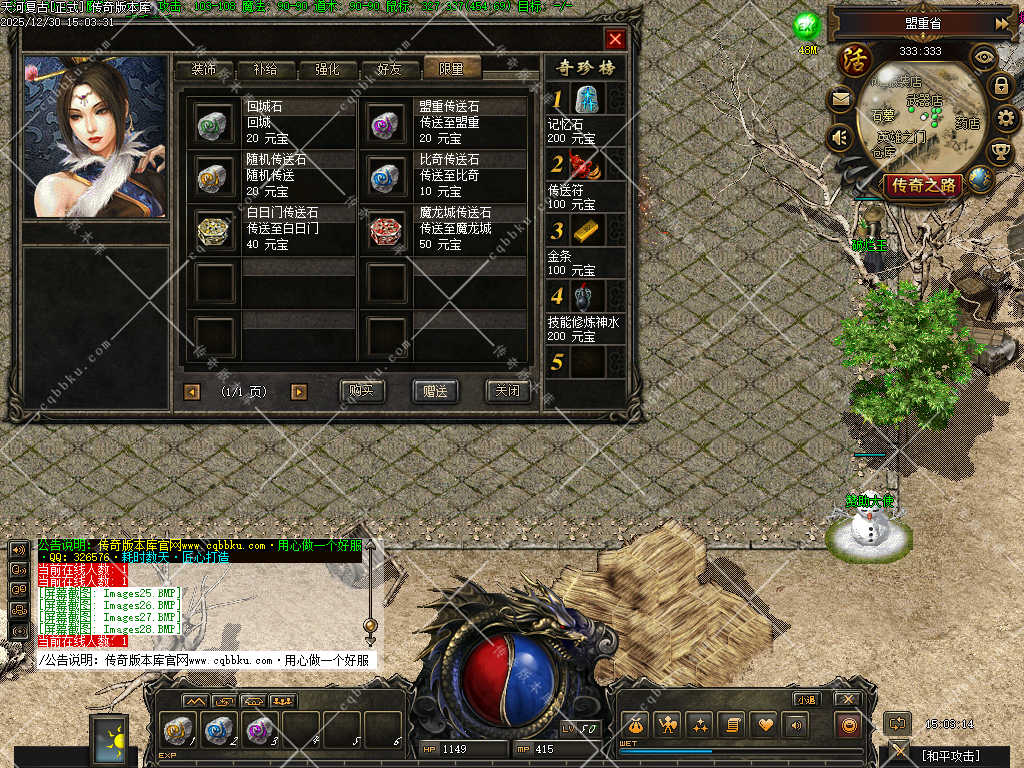Switch to the 好友 tab

pos(389,69)
